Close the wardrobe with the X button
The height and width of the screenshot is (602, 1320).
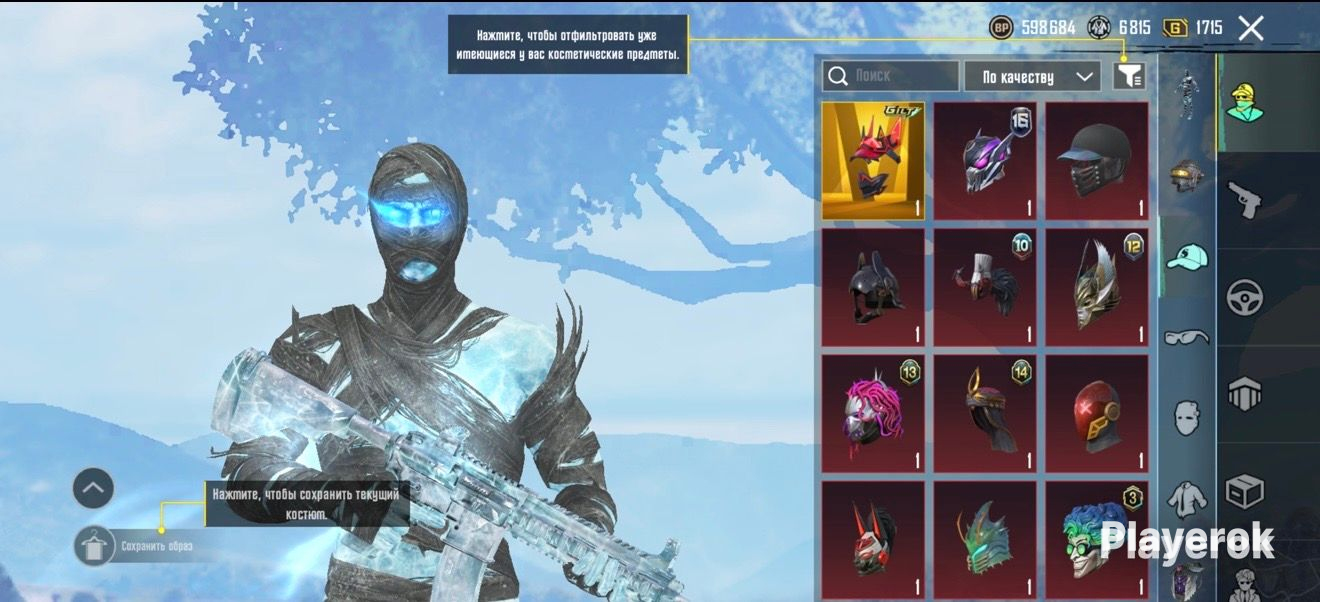click(x=1251, y=28)
